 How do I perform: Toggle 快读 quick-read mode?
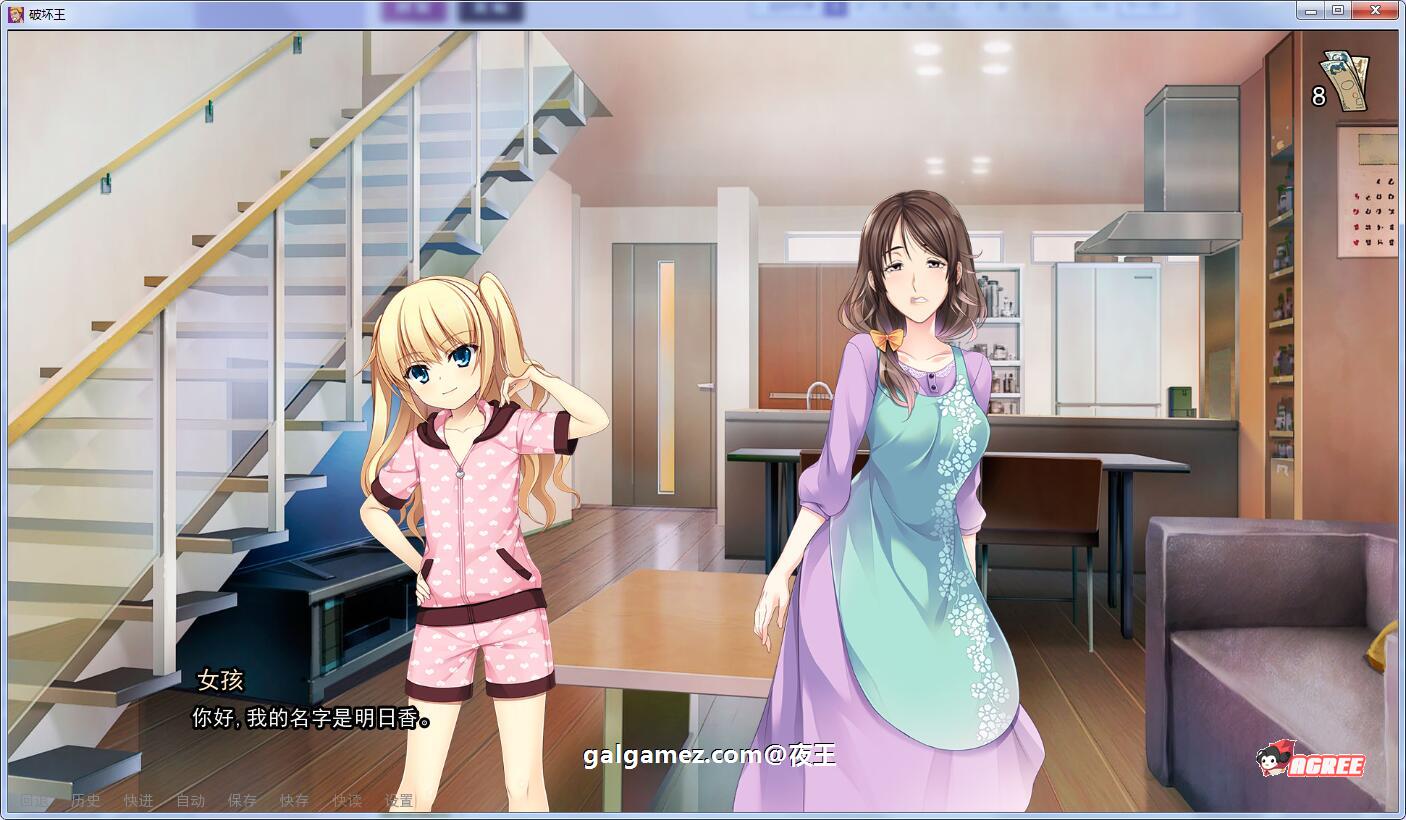(x=348, y=801)
